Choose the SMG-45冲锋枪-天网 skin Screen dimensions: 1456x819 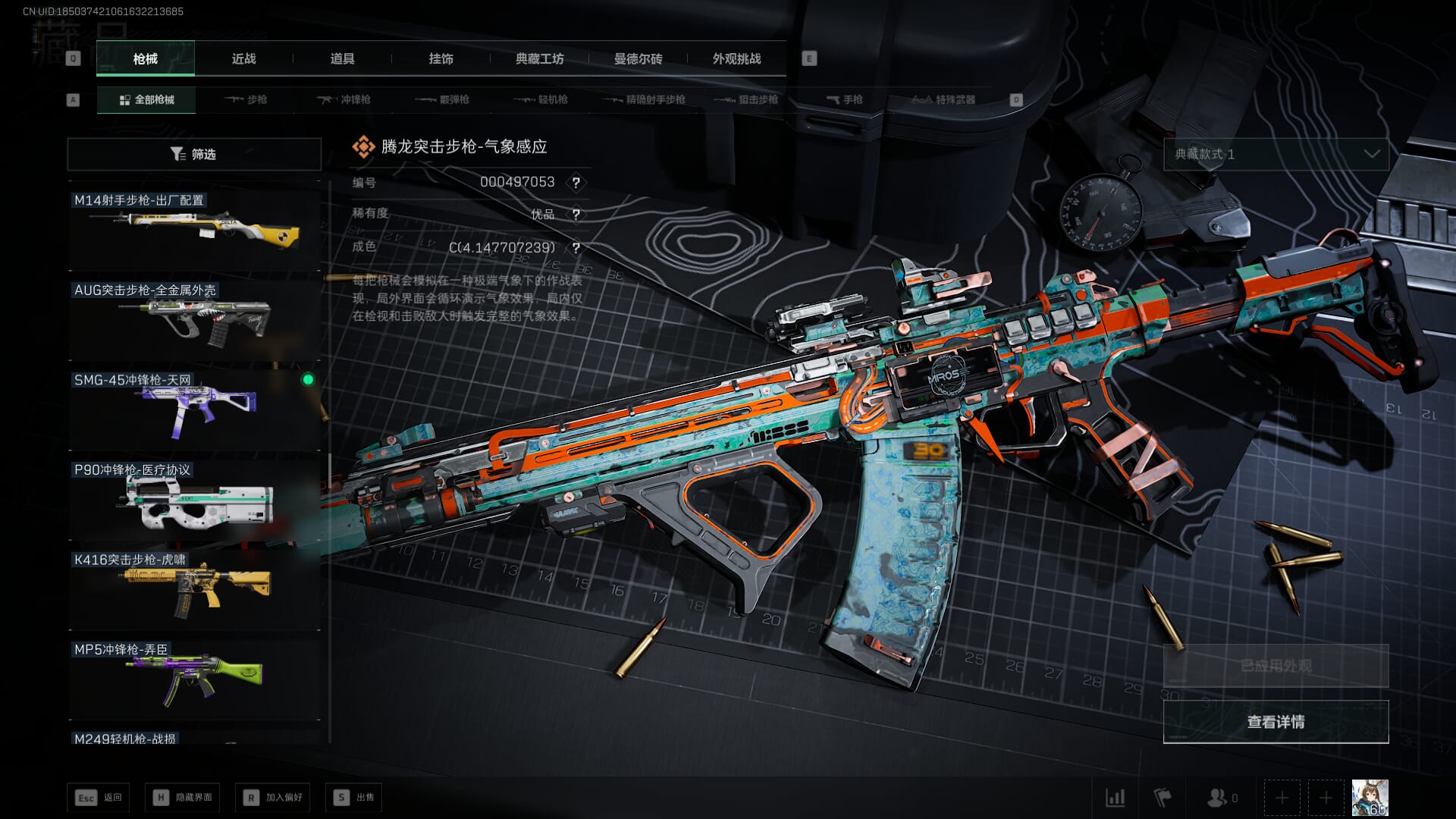[194, 407]
